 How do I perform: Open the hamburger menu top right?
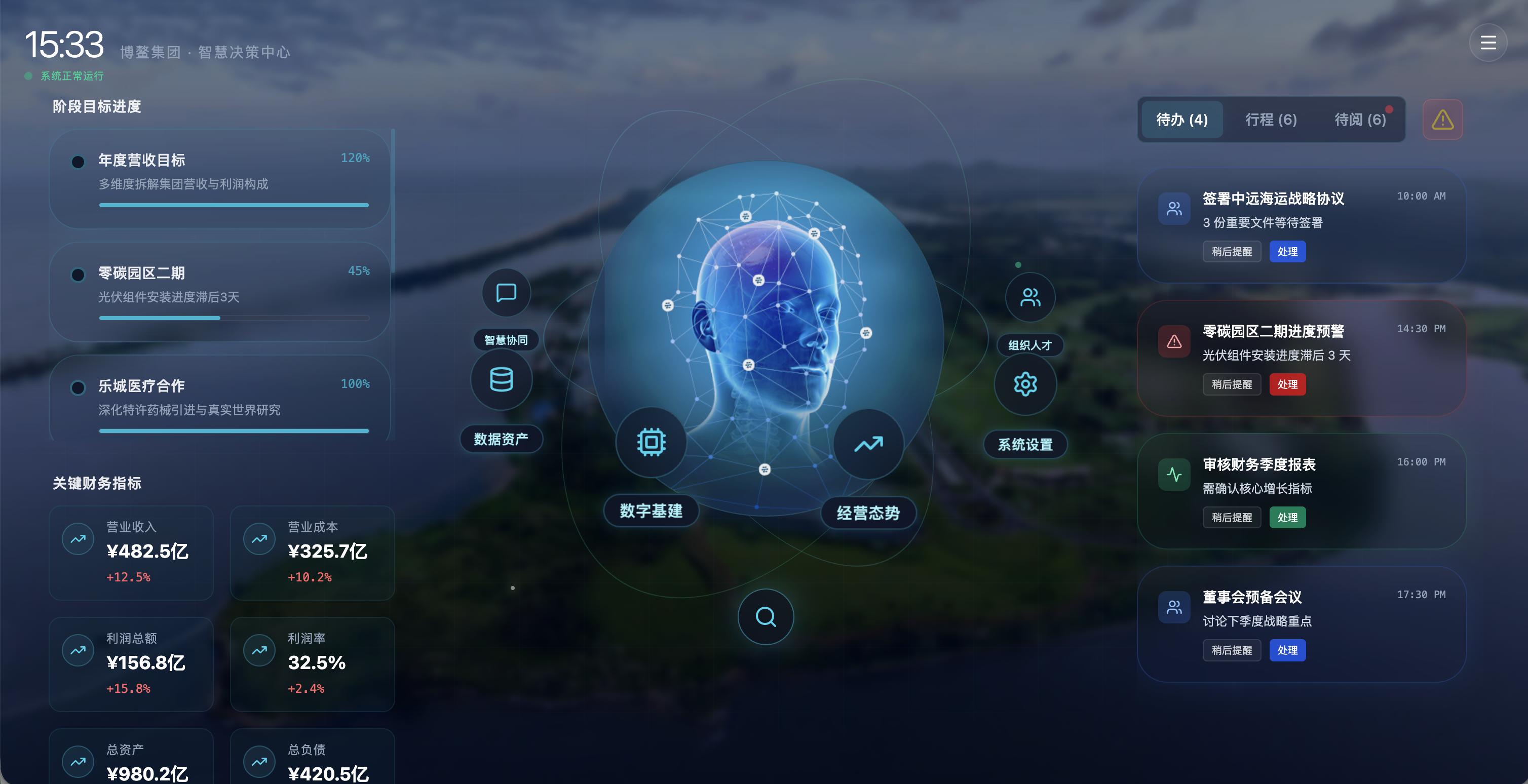point(1488,42)
